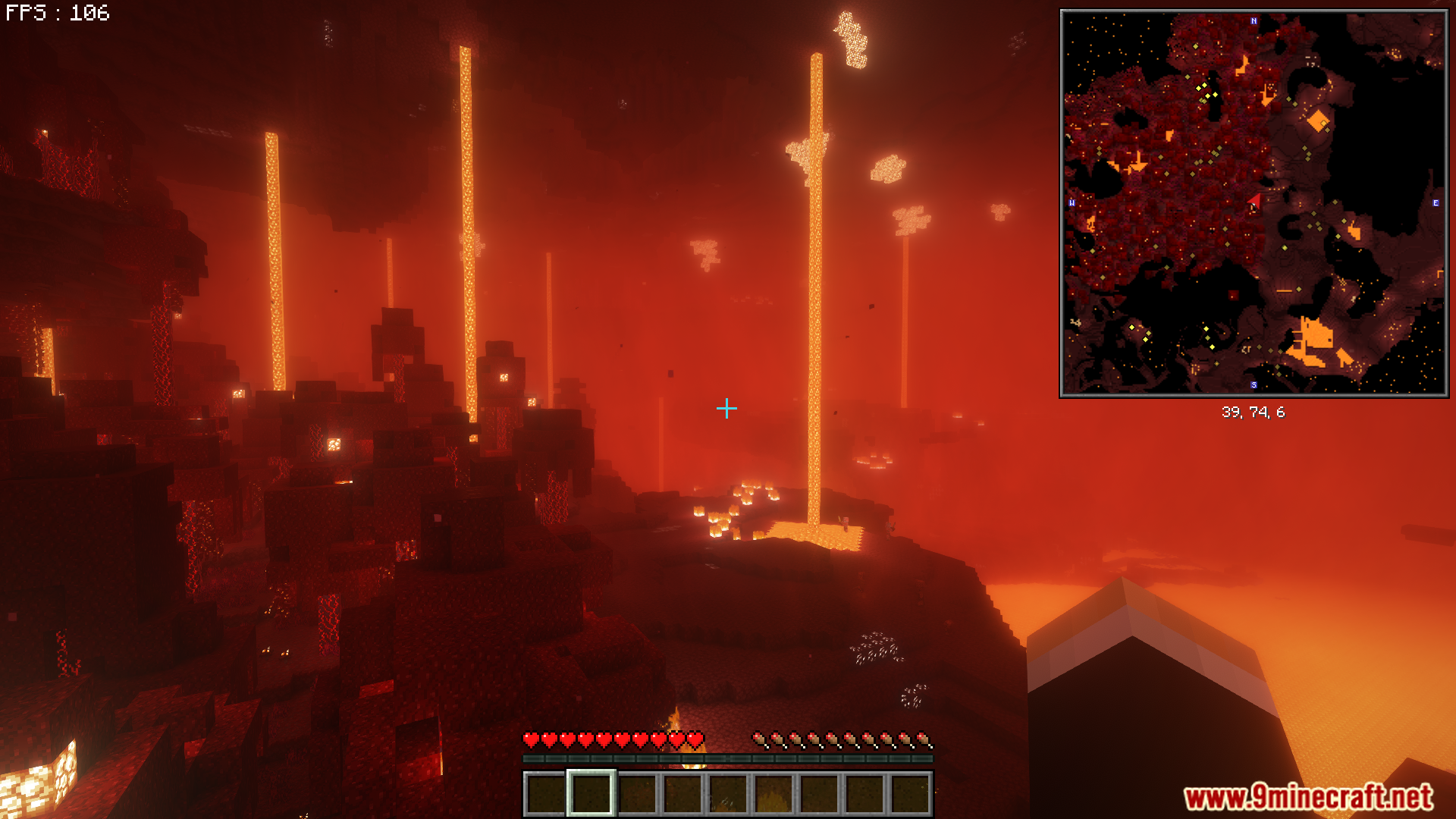1456x819 pixels.
Task: Select the red player arrow on the minimap
Action: [1255, 201]
